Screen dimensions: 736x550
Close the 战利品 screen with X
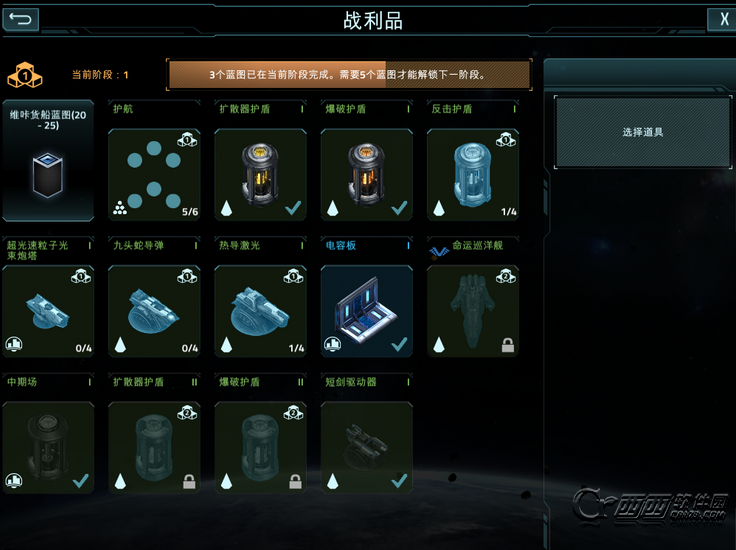720,19
